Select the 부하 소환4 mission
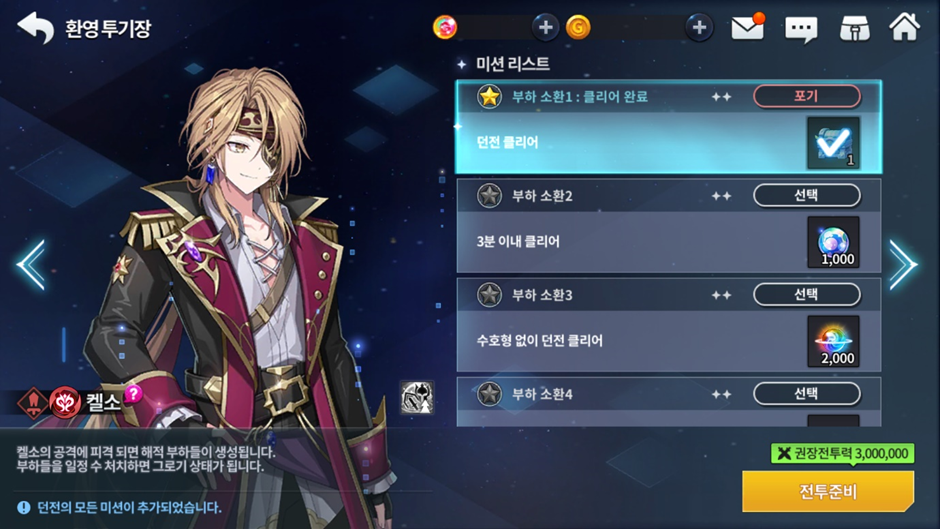 coord(806,393)
